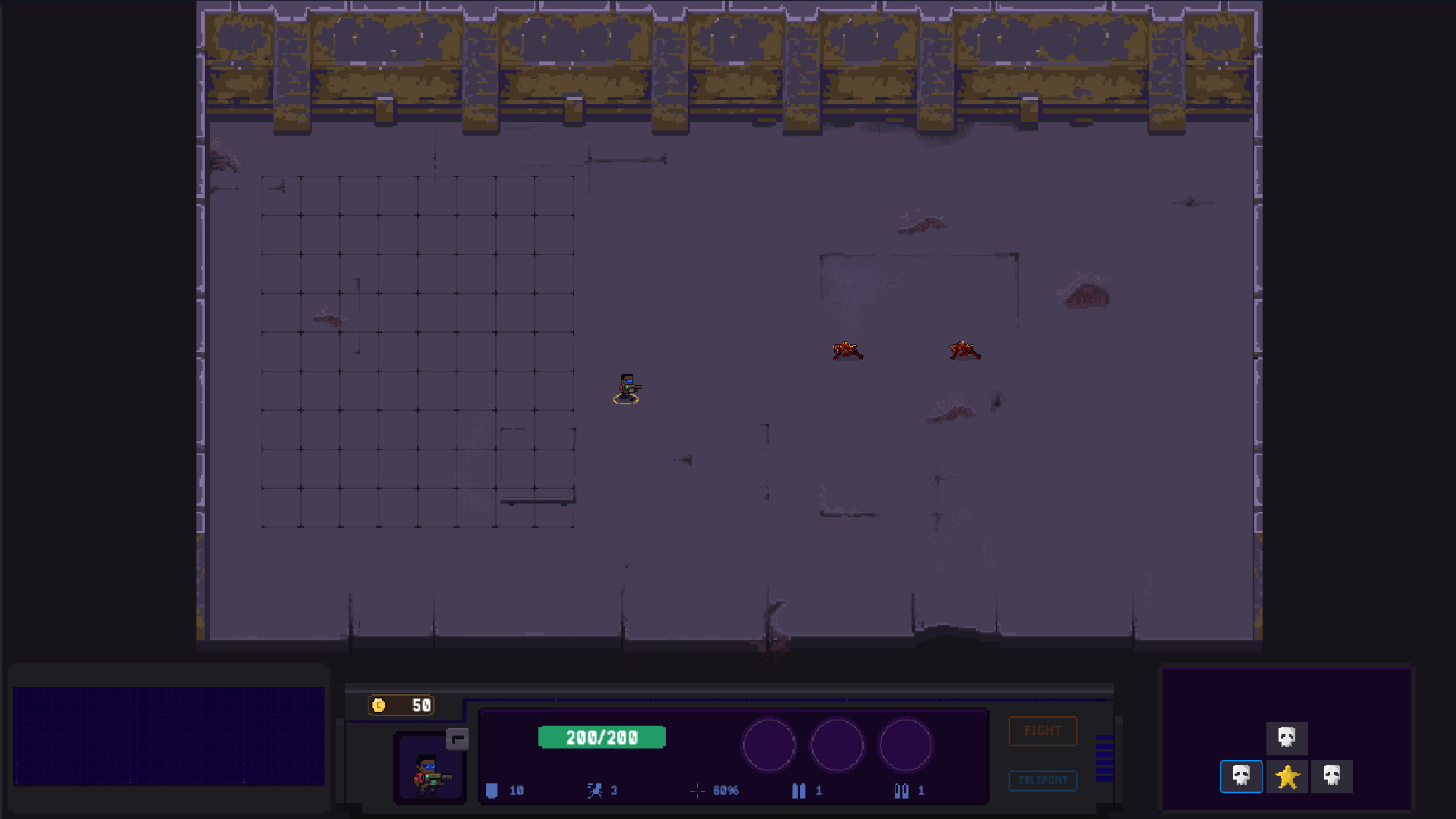Click the first empty ability slot circle
1456x819 pixels.
[769, 745]
